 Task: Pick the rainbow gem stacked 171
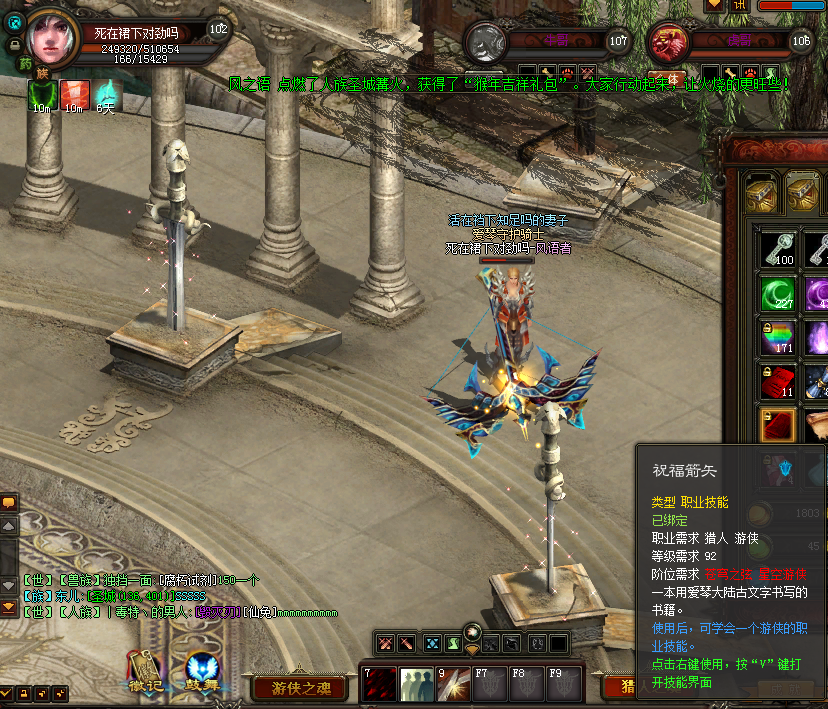pos(777,337)
